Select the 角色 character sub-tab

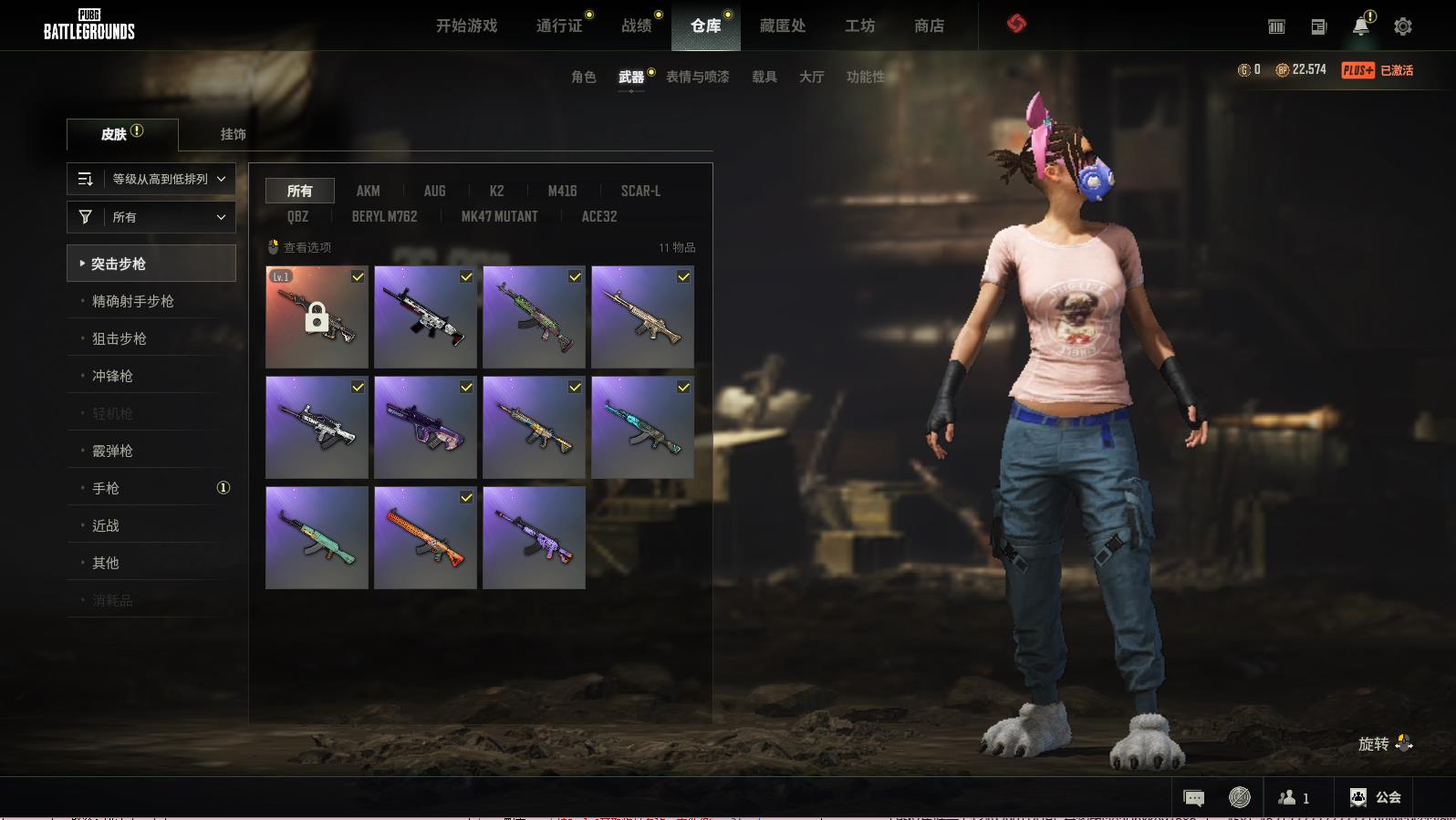583,77
